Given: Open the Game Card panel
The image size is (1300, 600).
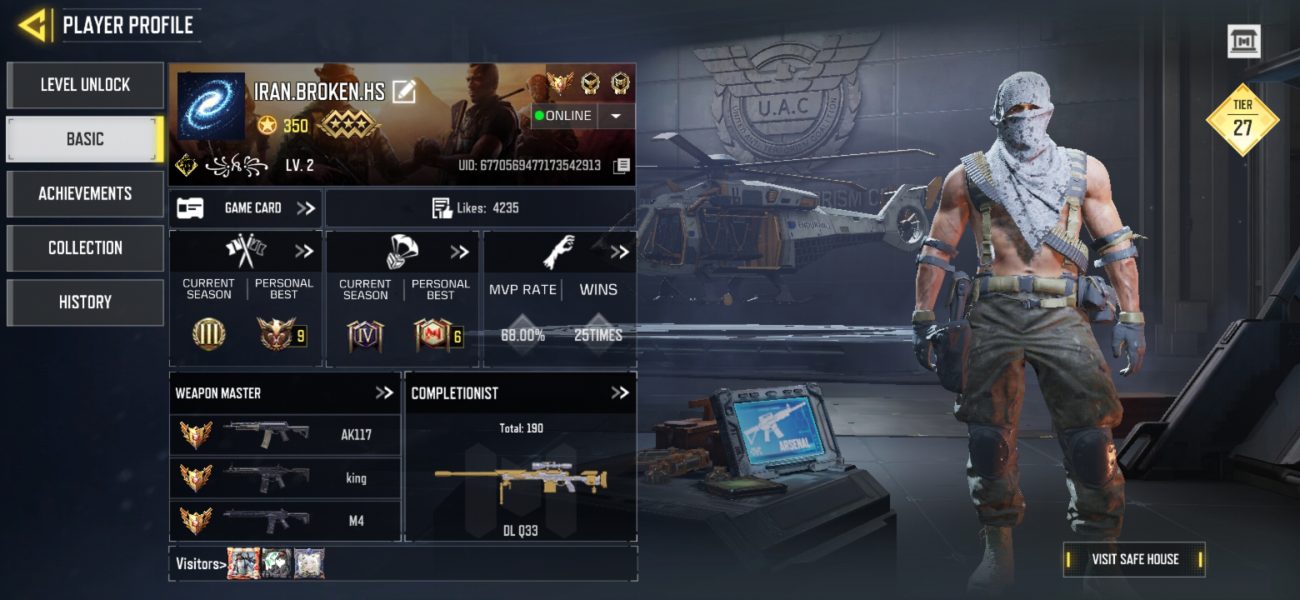Looking at the screenshot, I should 245,208.
